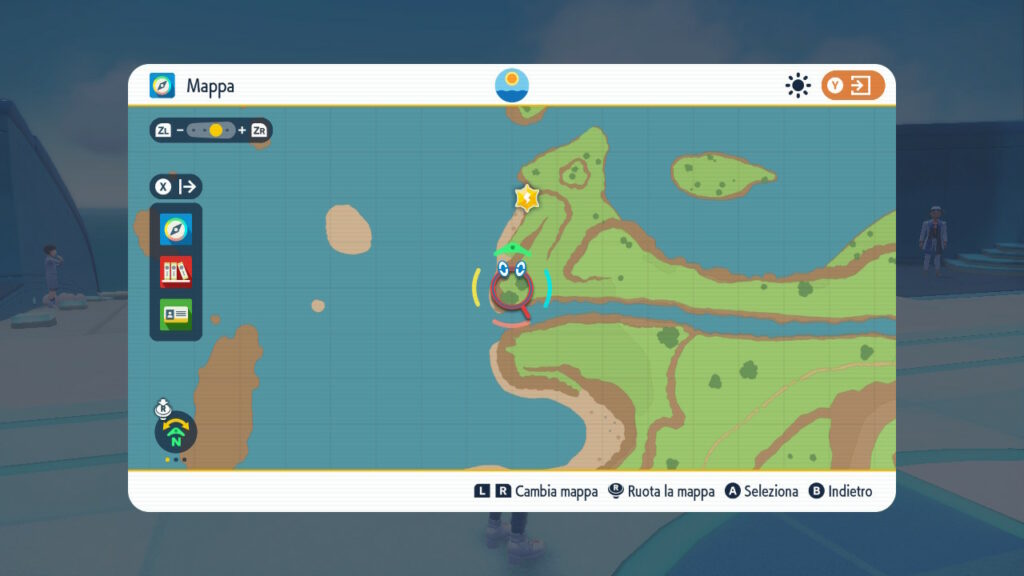Screen dimensions: 1024x576
Task: Click the north compass orientation indicator
Action: click(176, 433)
